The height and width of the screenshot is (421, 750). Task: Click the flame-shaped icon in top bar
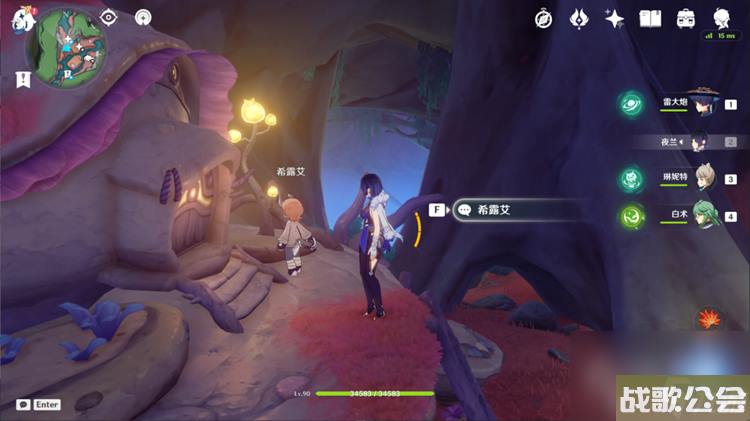point(579,18)
